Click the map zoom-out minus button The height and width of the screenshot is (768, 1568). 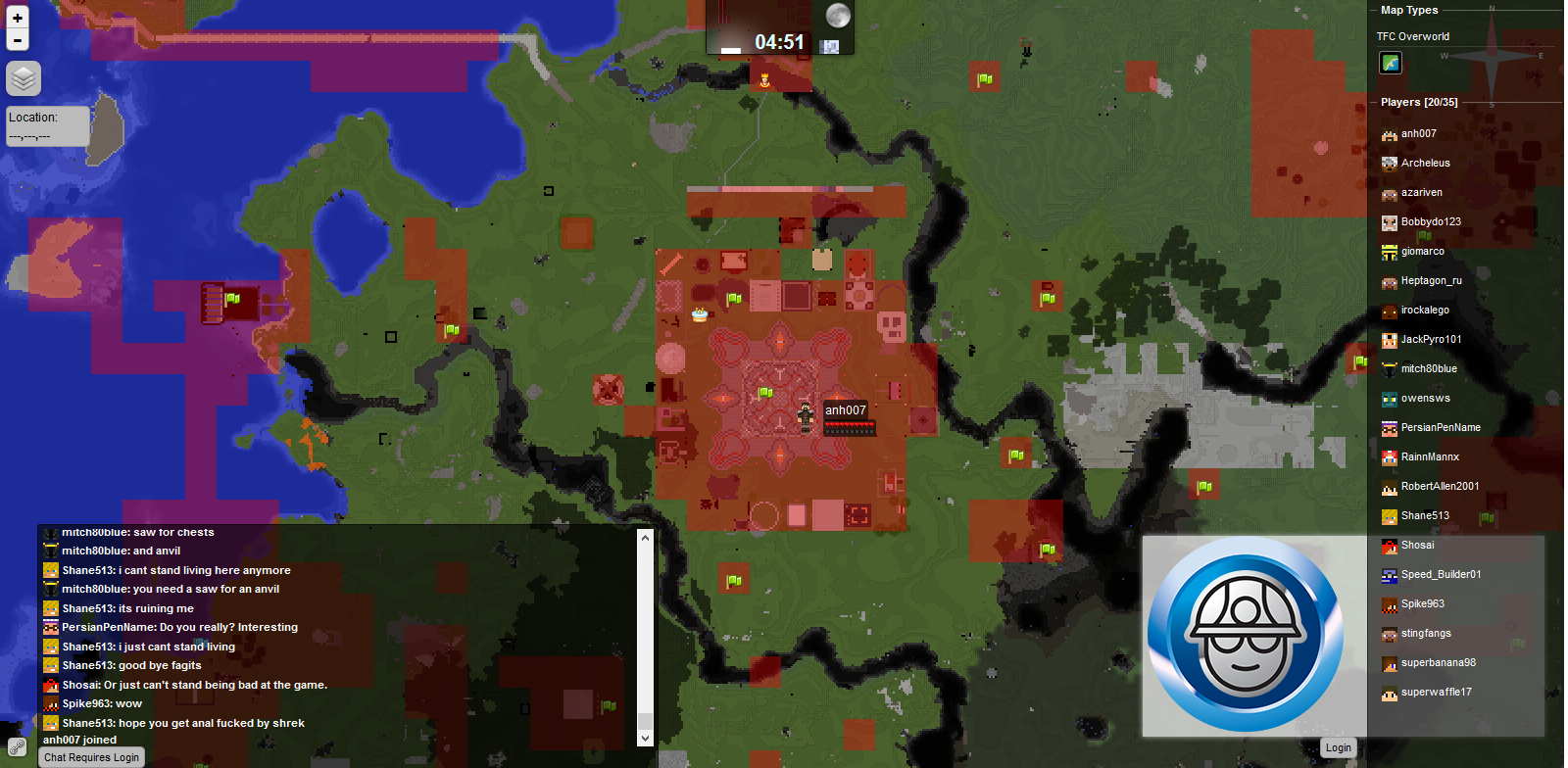[18, 40]
